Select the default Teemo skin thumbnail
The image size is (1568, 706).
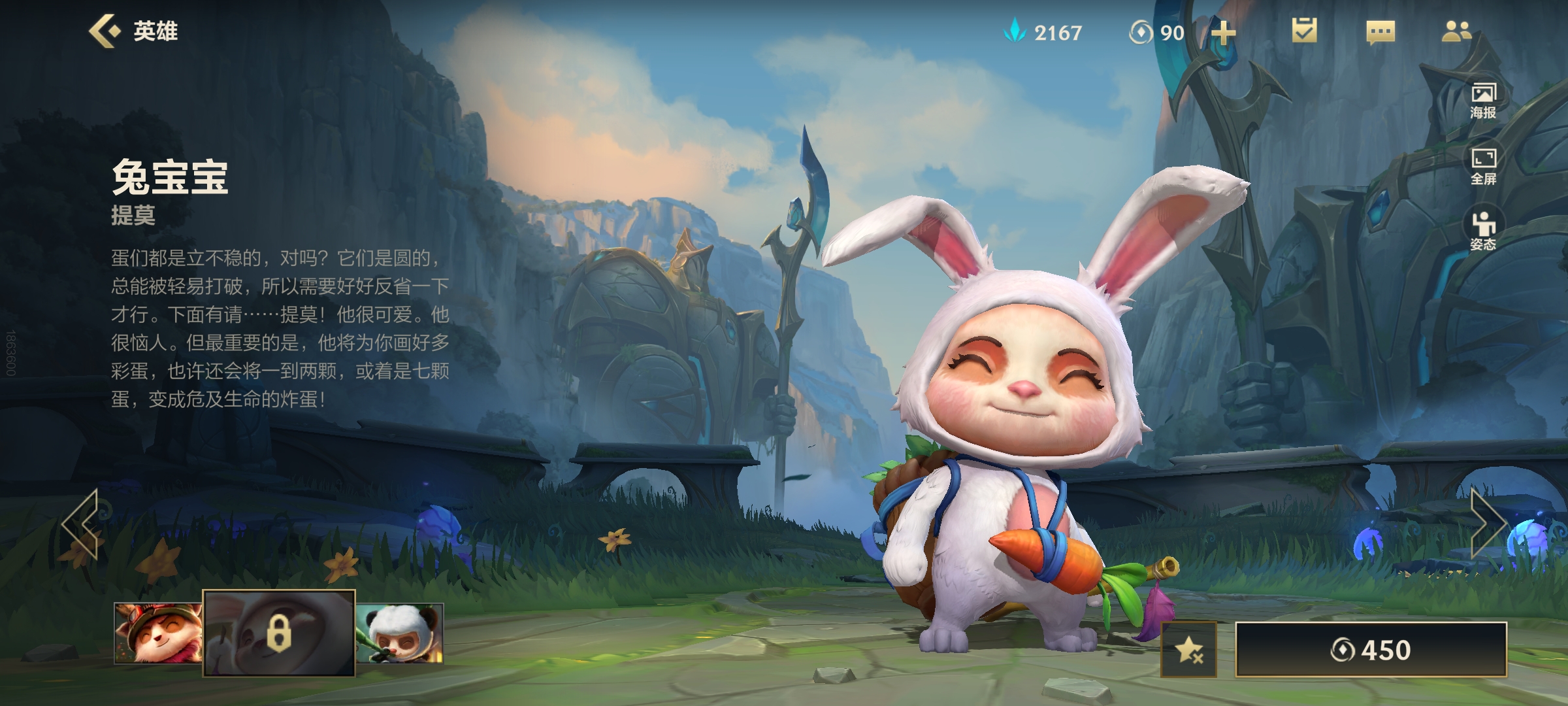(157, 633)
